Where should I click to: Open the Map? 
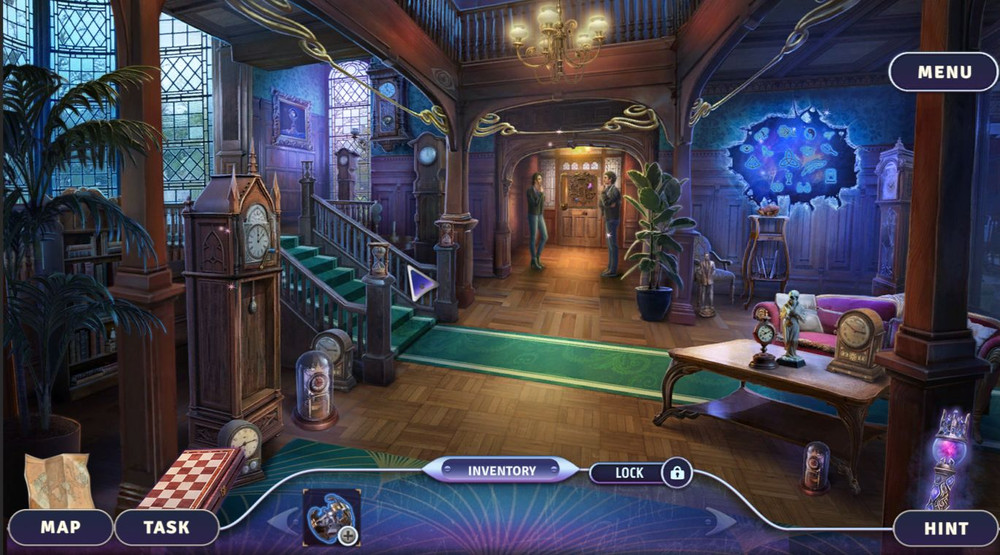(61, 527)
